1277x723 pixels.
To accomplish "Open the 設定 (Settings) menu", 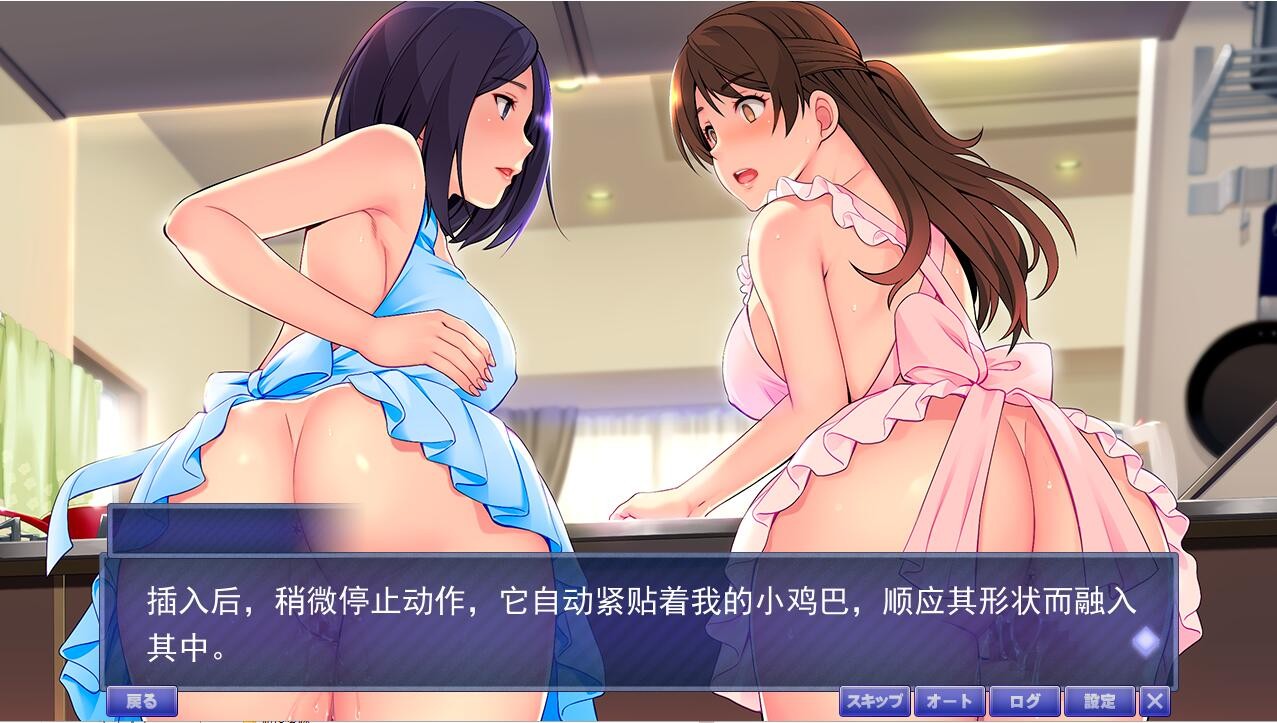I will pyautogui.click(x=1100, y=701).
